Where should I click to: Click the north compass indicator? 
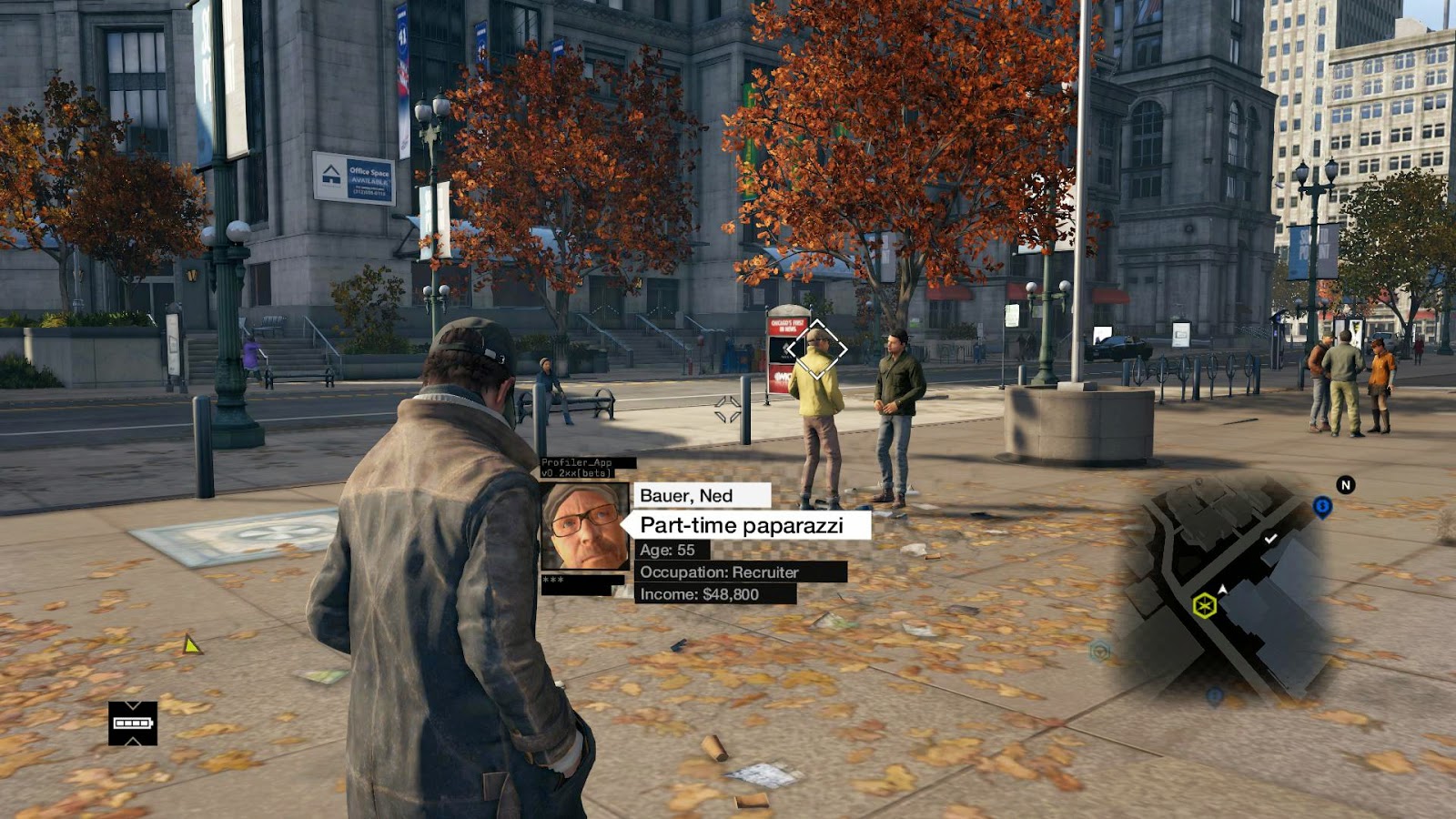click(1345, 485)
